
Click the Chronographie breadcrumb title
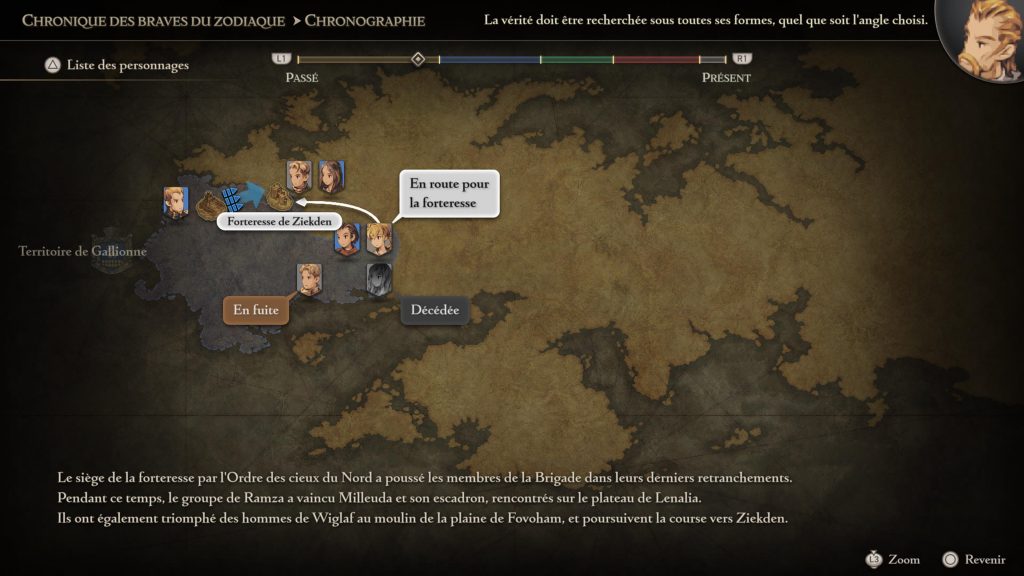click(x=364, y=20)
